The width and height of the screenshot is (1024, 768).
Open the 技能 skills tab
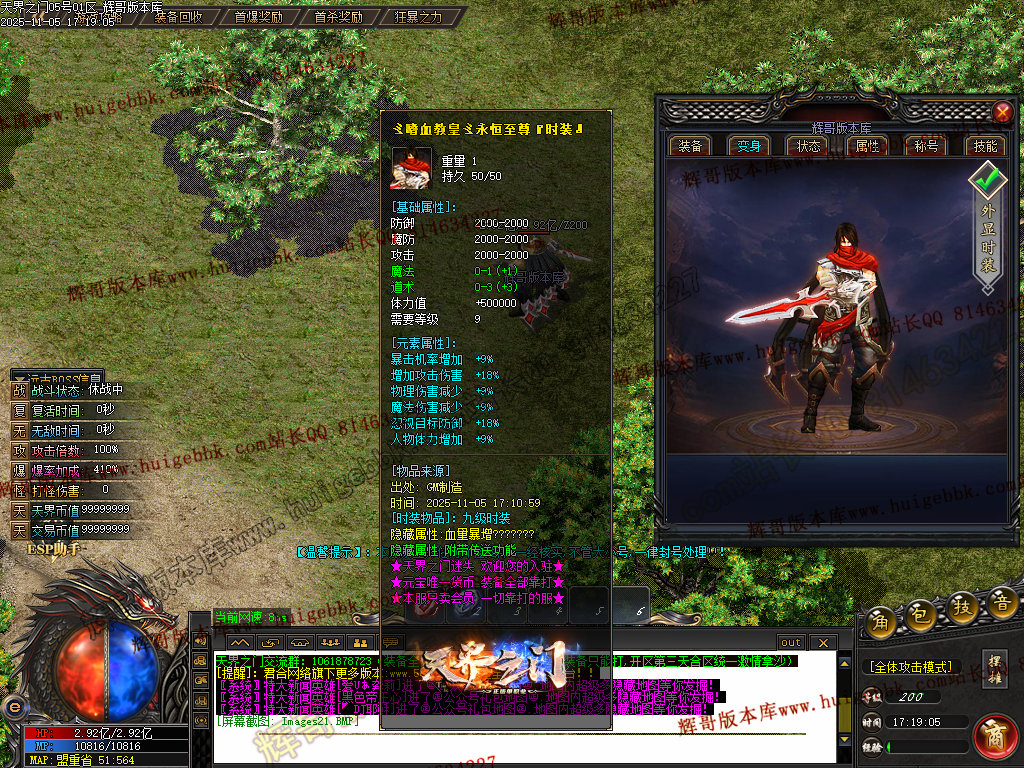click(985, 146)
